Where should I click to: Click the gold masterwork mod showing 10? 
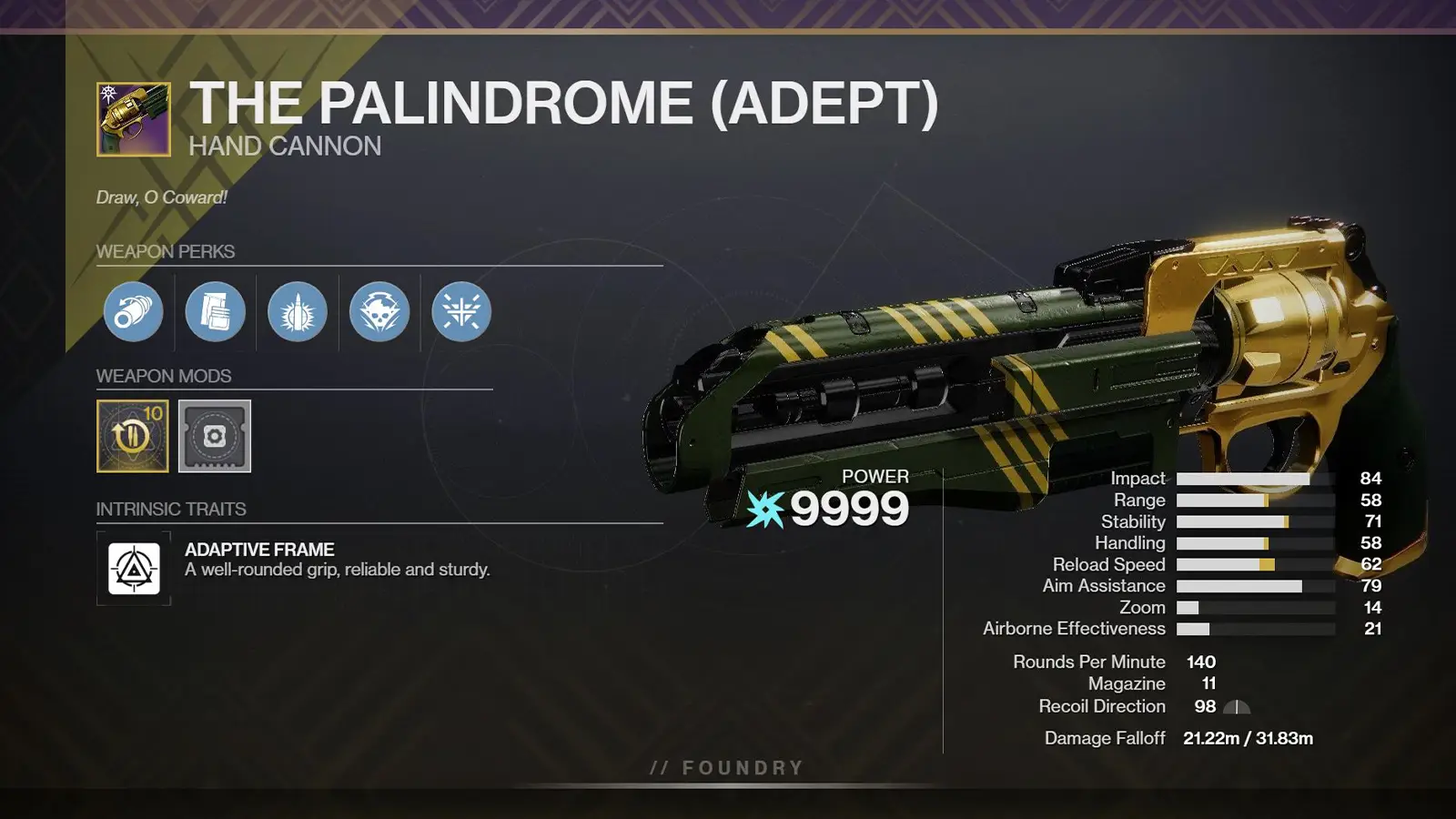coord(131,436)
